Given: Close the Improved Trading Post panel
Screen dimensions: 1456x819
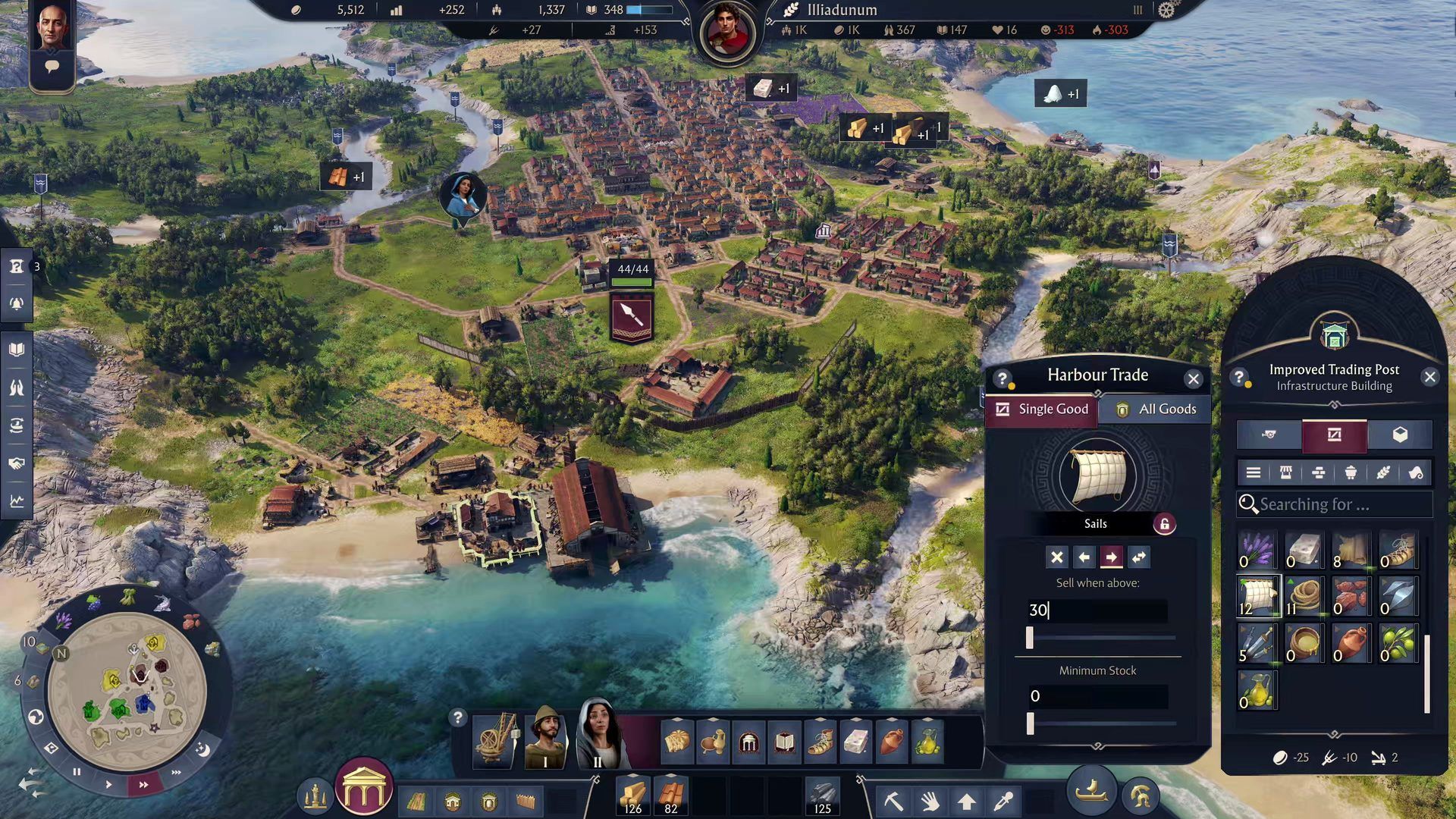Looking at the screenshot, I should 1429,377.
